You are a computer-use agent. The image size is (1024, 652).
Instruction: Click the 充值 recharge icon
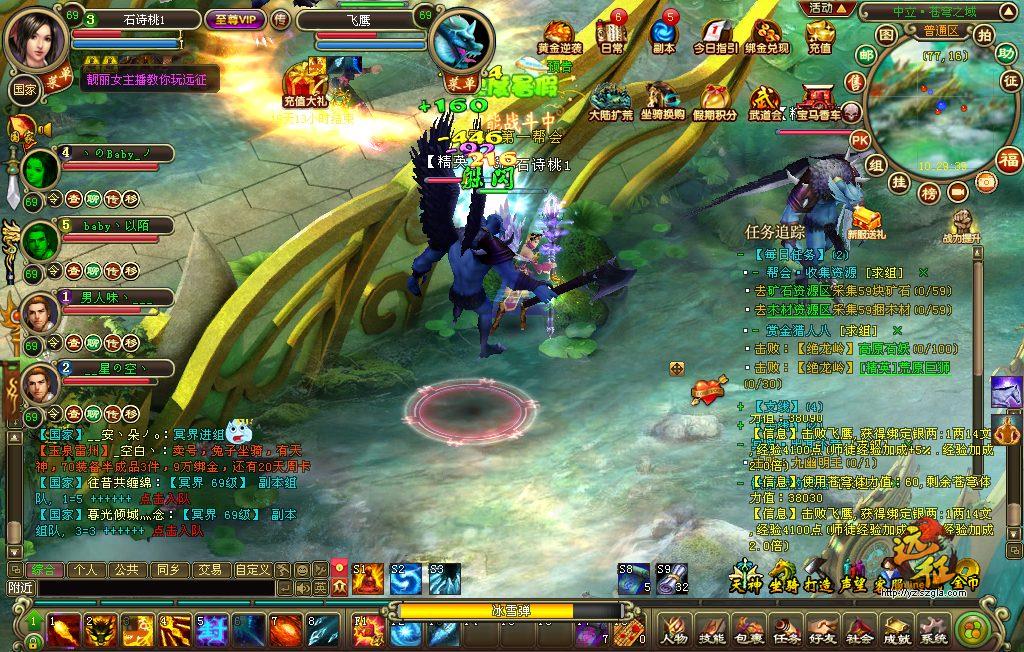(x=820, y=35)
